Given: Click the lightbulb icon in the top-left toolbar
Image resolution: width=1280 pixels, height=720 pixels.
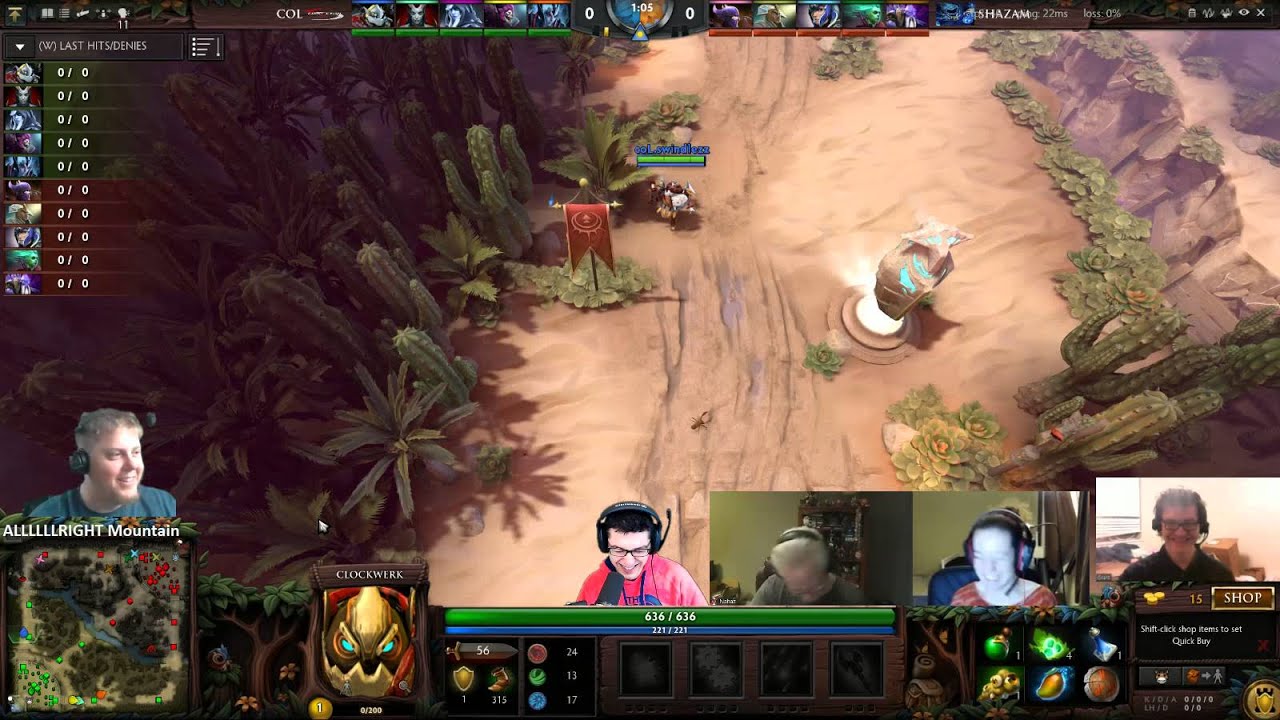Looking at the screenshot, I should coord(123,13).
